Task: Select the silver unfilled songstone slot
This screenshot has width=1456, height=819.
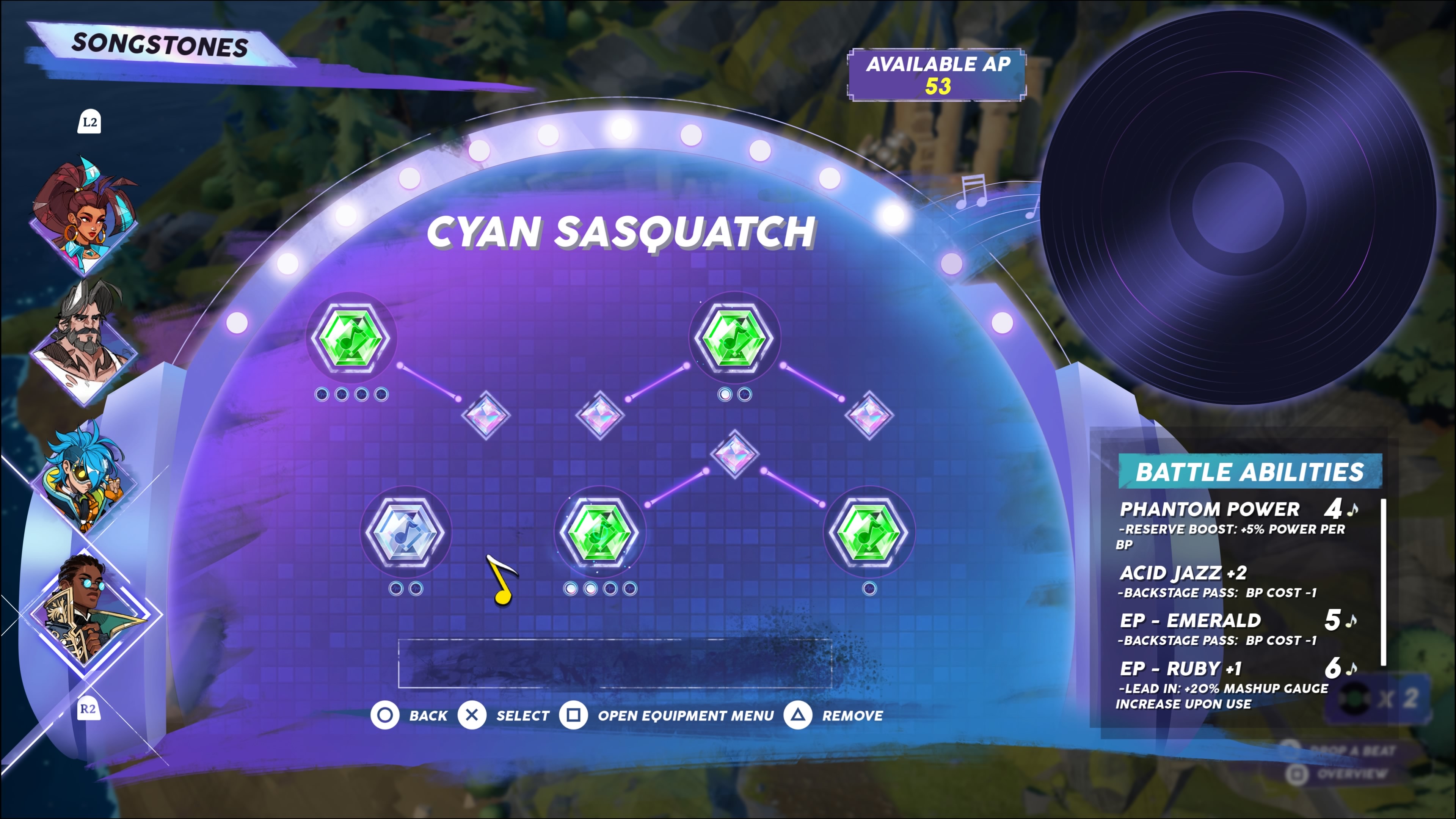Action: pos(405,532)
